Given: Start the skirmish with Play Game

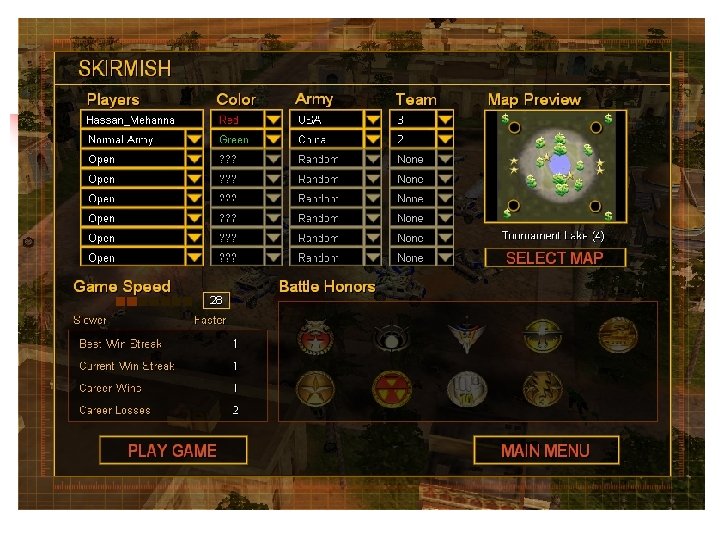Looking at the screenshot, I should [172, 450].
